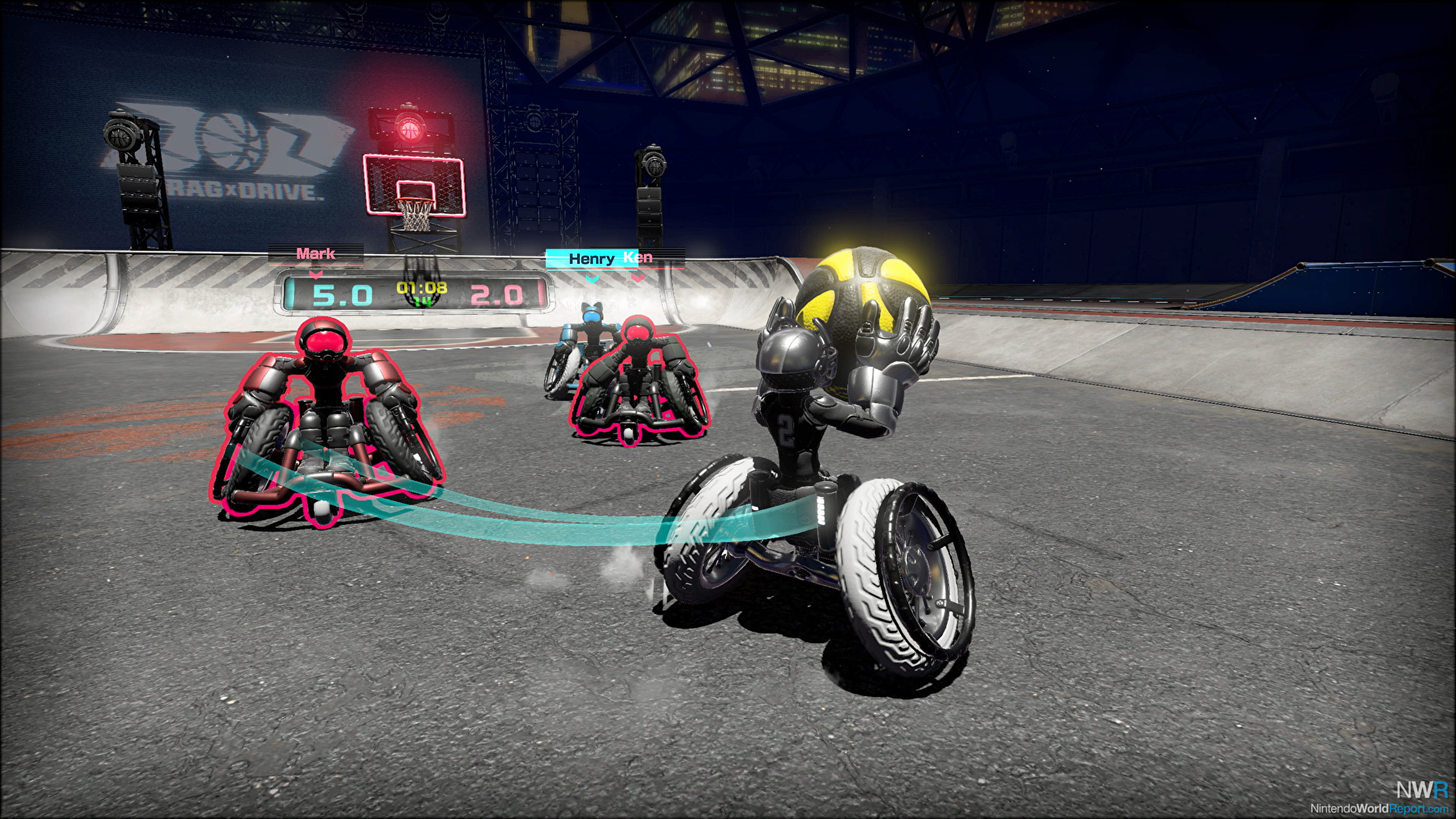Select Mark's player name tag
Viewport: 1456px width, 819px height.
pos(315,254)
